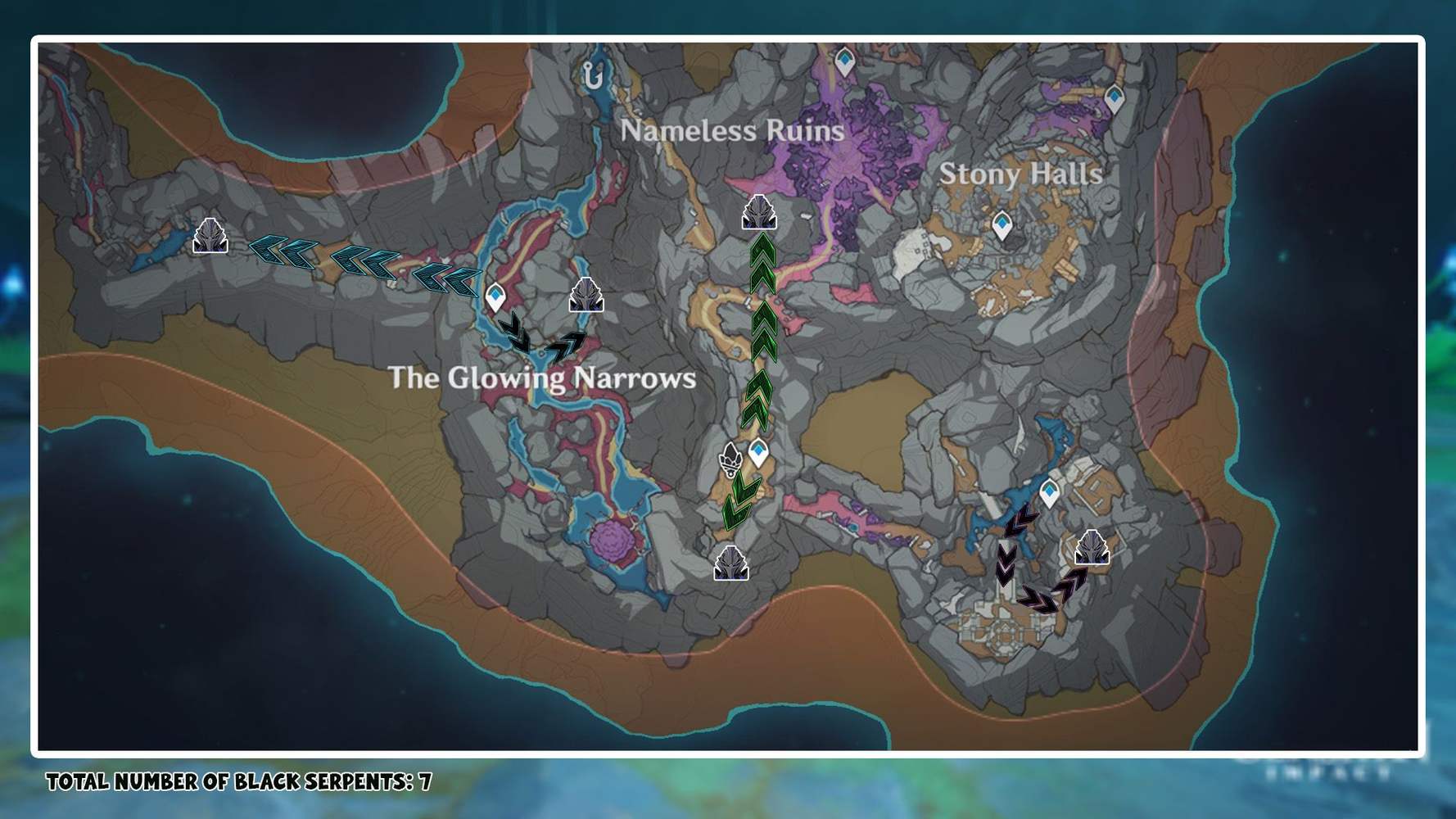Toggle the waypoint next to the crowned serpent
The width and height of the screenshot is (1456, 819).
(758, 450)
